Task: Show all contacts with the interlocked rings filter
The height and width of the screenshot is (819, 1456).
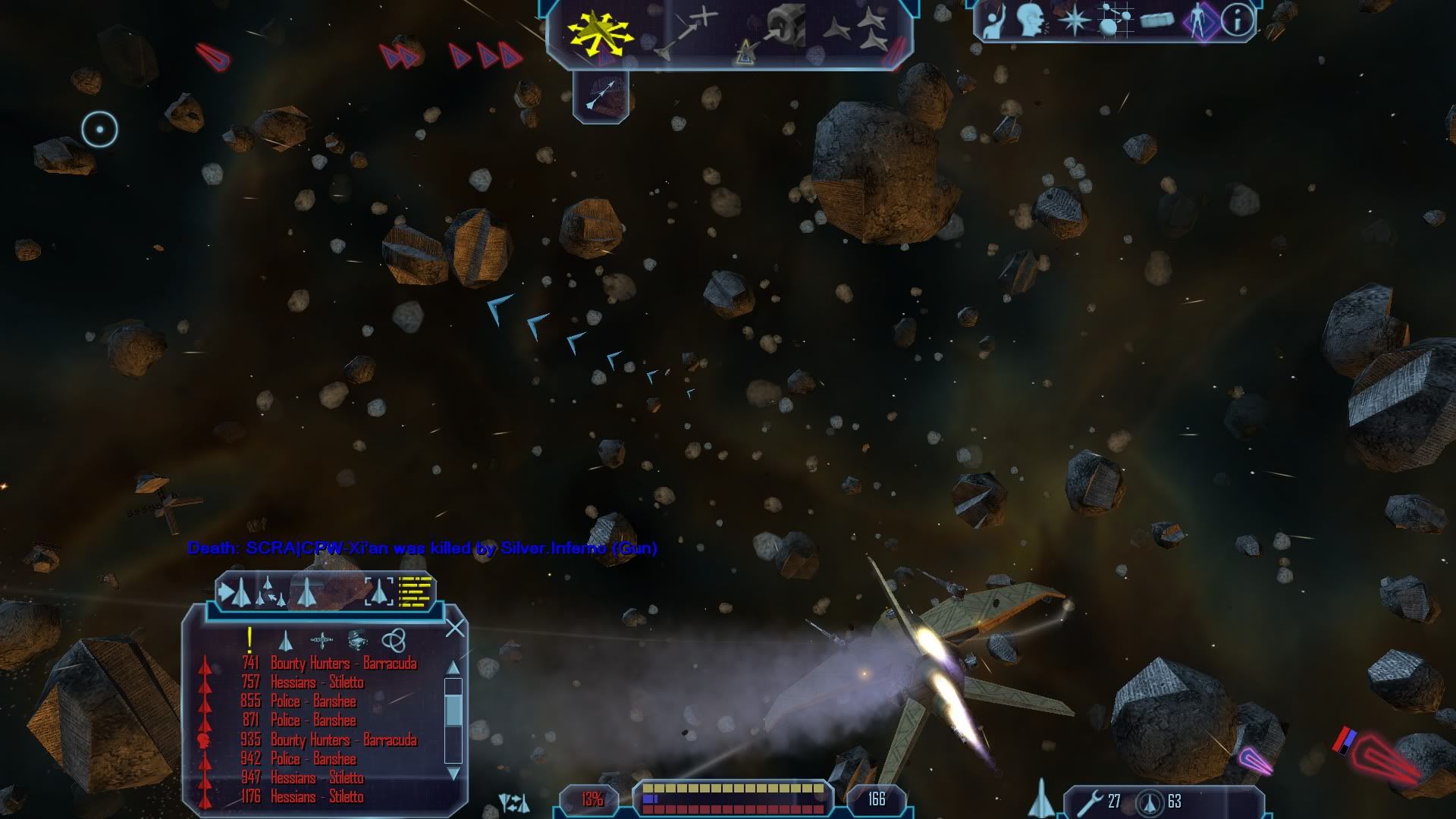Action: tap(393, 641)
